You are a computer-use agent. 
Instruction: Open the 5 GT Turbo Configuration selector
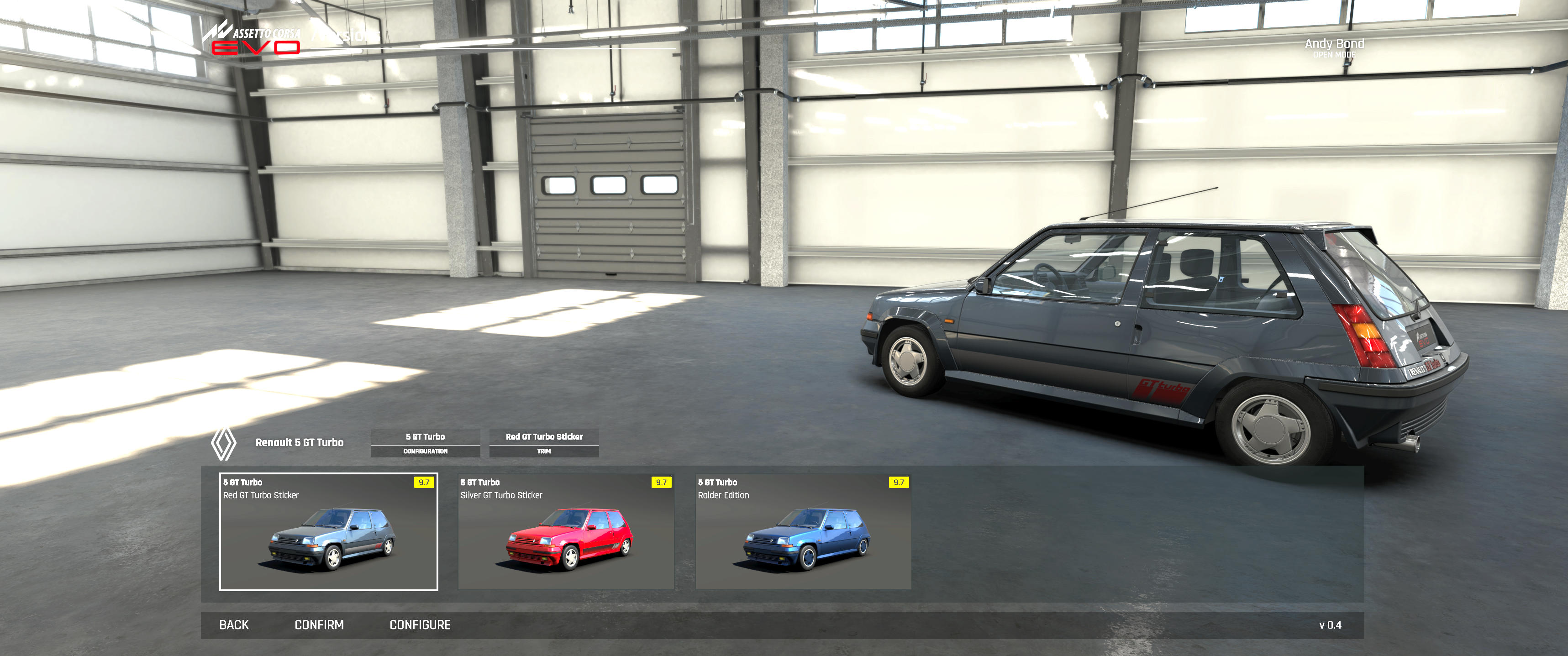425,442
